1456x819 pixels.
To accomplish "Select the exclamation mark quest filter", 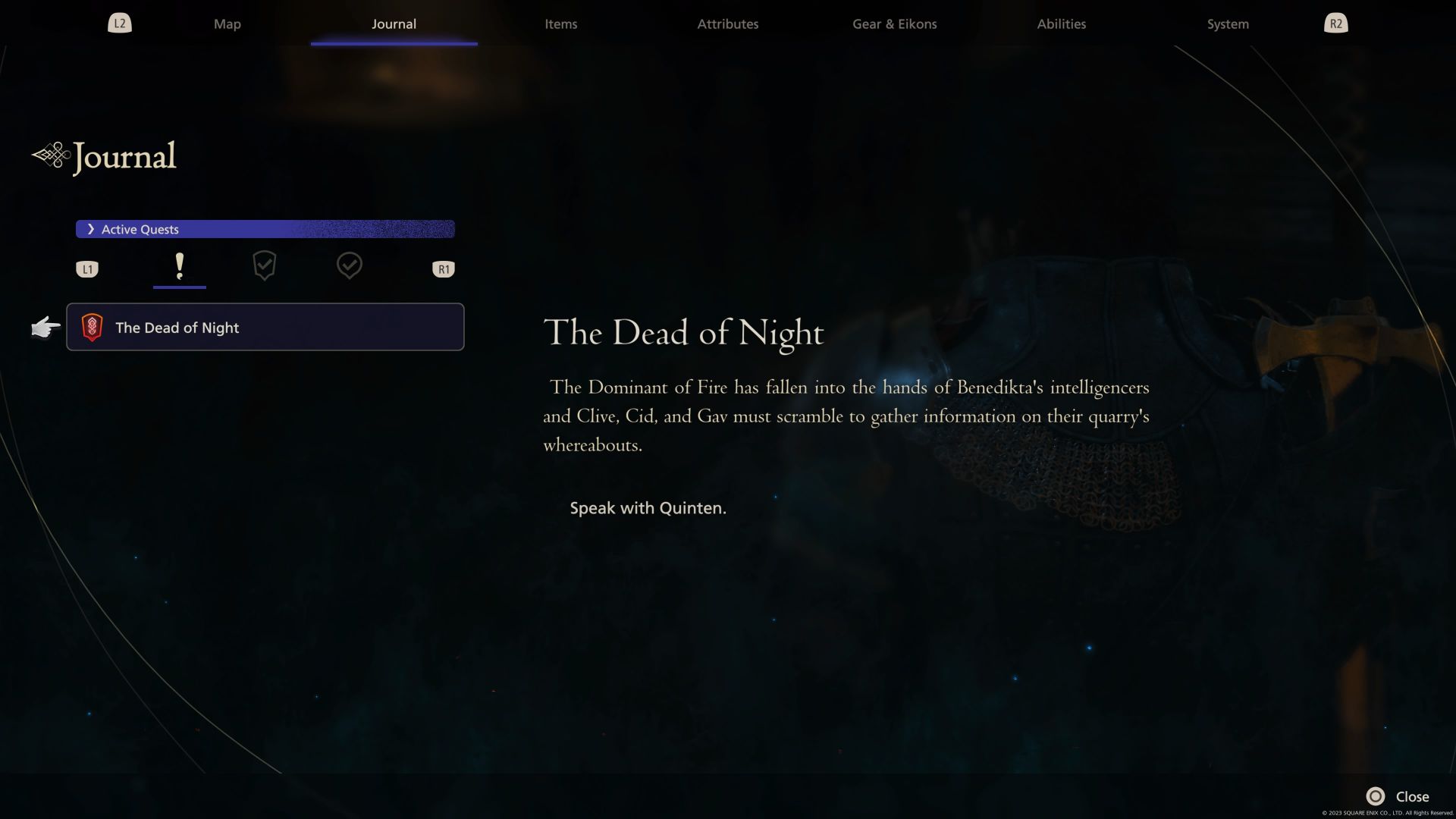I will pyautogui.click(x=180, y=266).
